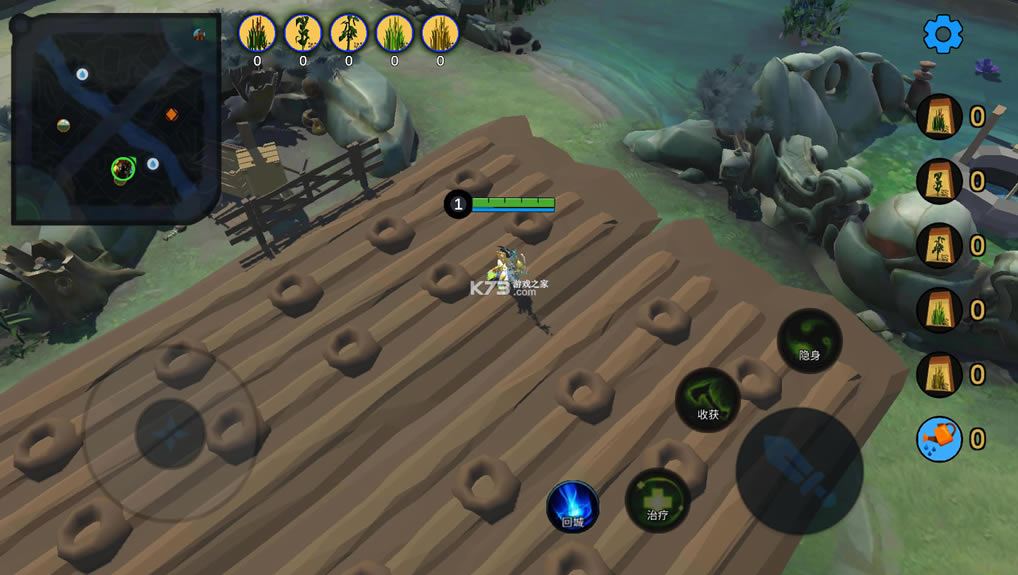Tap the 回城 recall button
Viewport: 1018px width, 575px height.
point(572,506)
